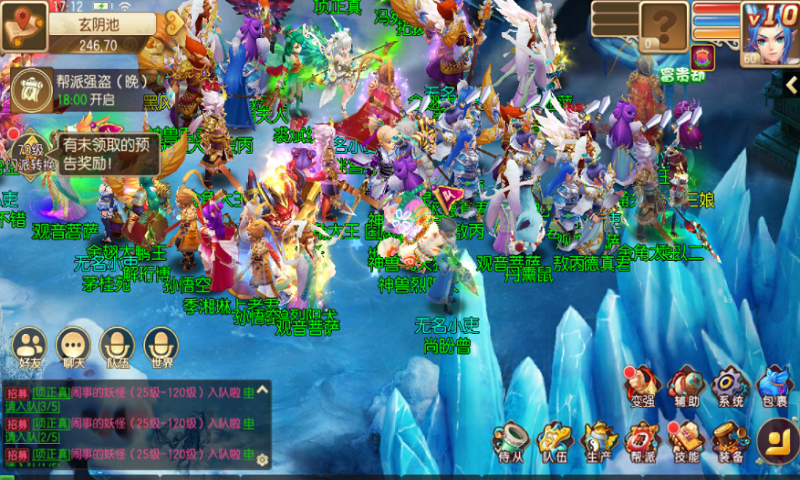Open the 包裹 inventory bag

tap(775, 385)
